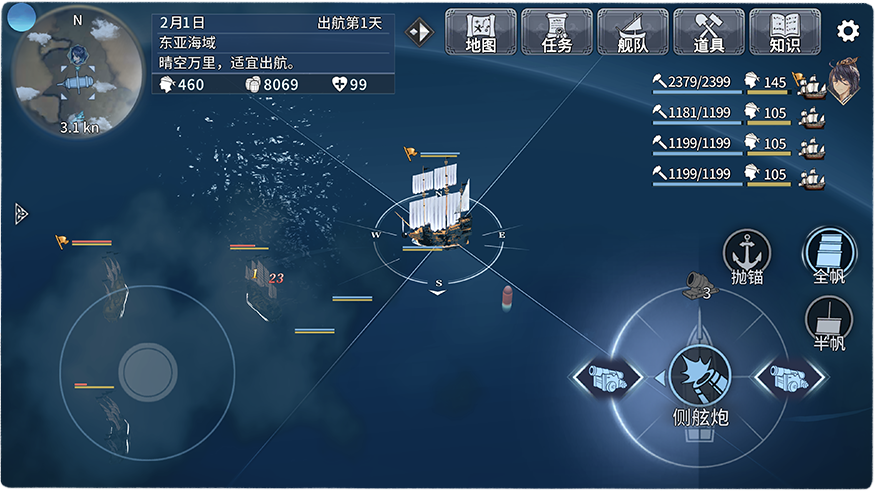Set full sail with 全帆
This screenshot has height=491, width=875.
click(829, 254)
